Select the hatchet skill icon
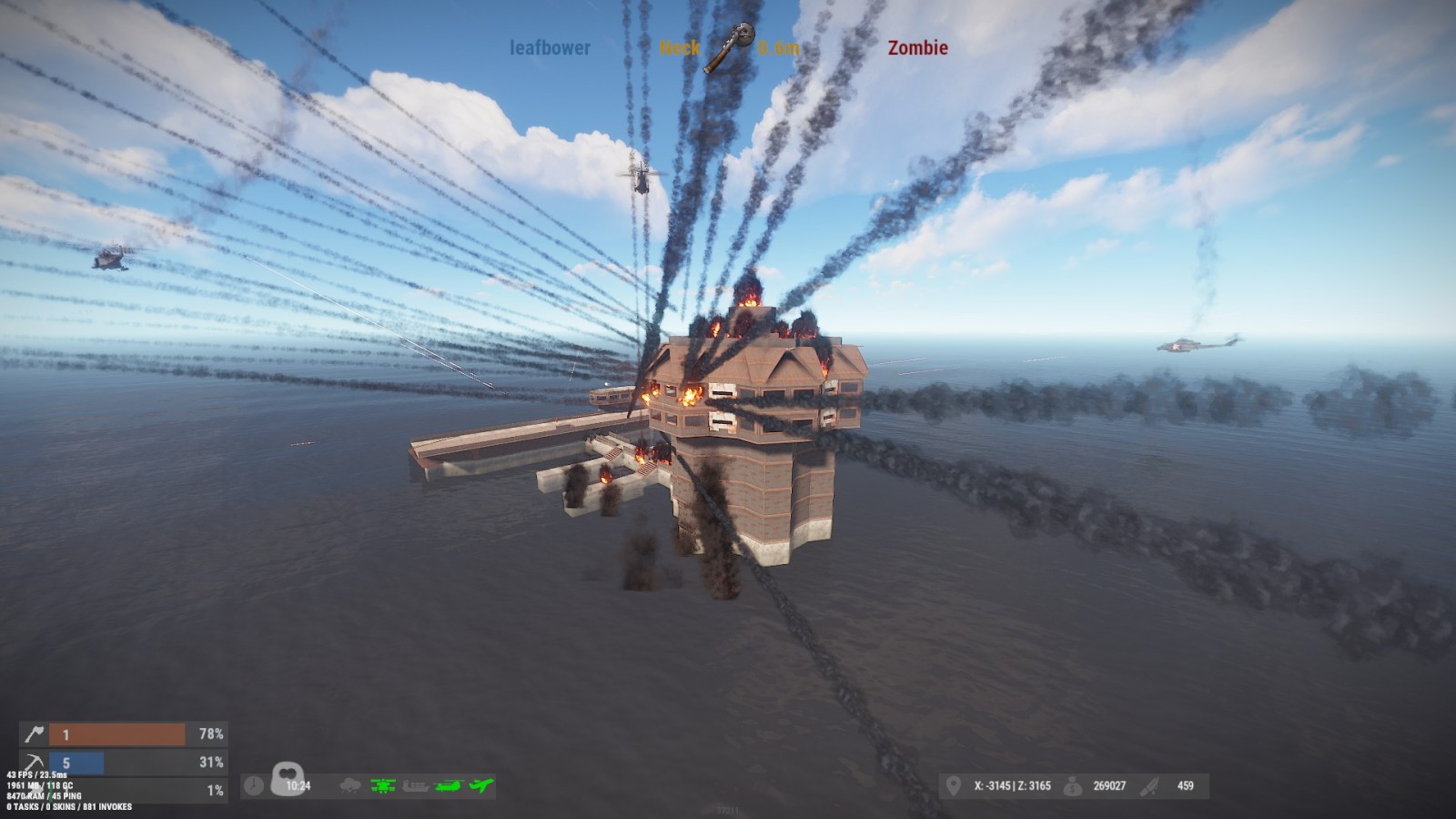 (x=34, y=733)
